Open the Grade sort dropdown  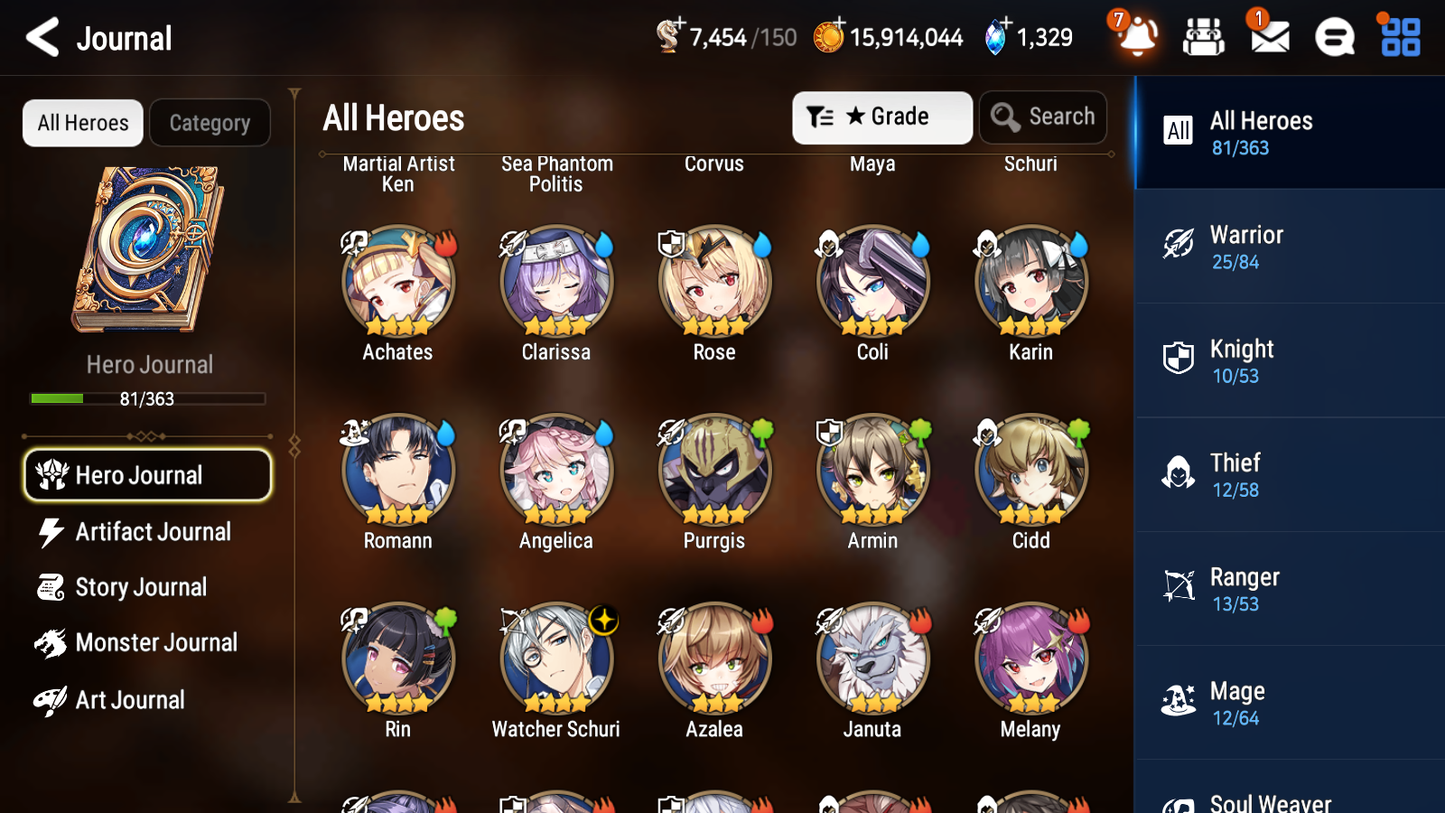coord(882,117)
